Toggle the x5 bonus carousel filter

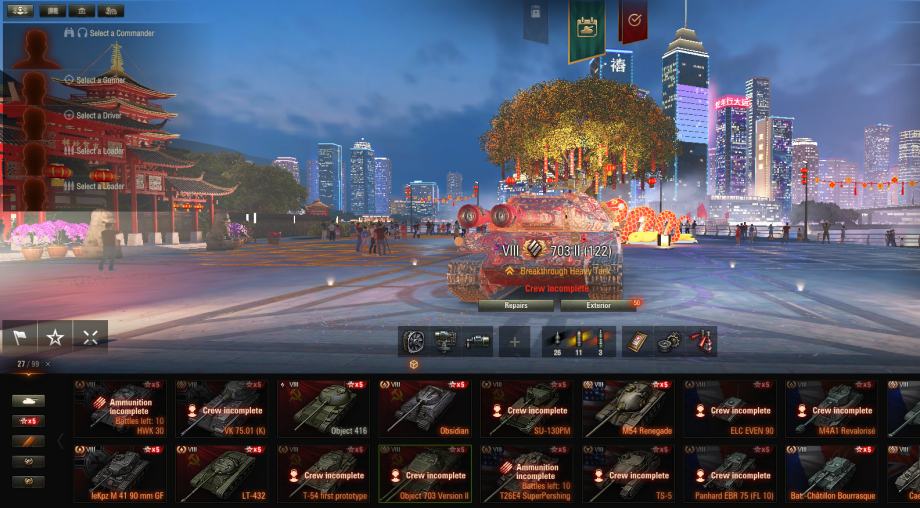click(x=28, y=421)
